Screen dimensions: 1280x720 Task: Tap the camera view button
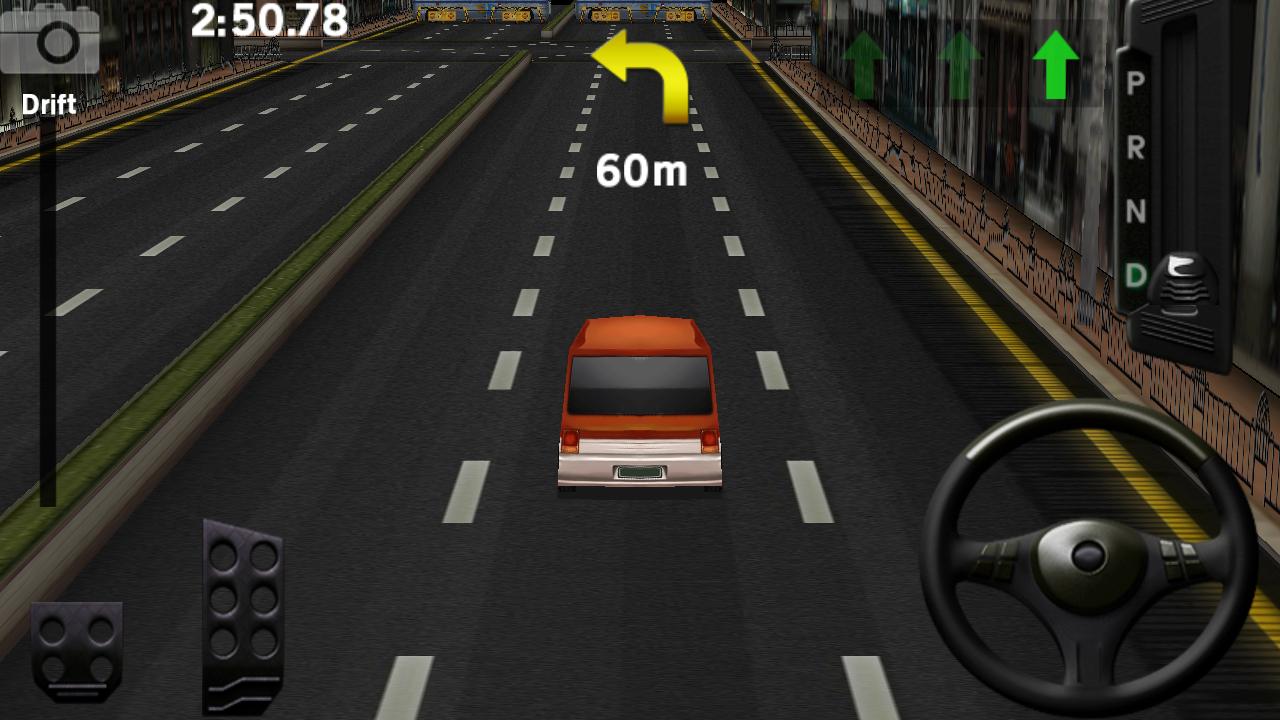click(x=50, y=40)
